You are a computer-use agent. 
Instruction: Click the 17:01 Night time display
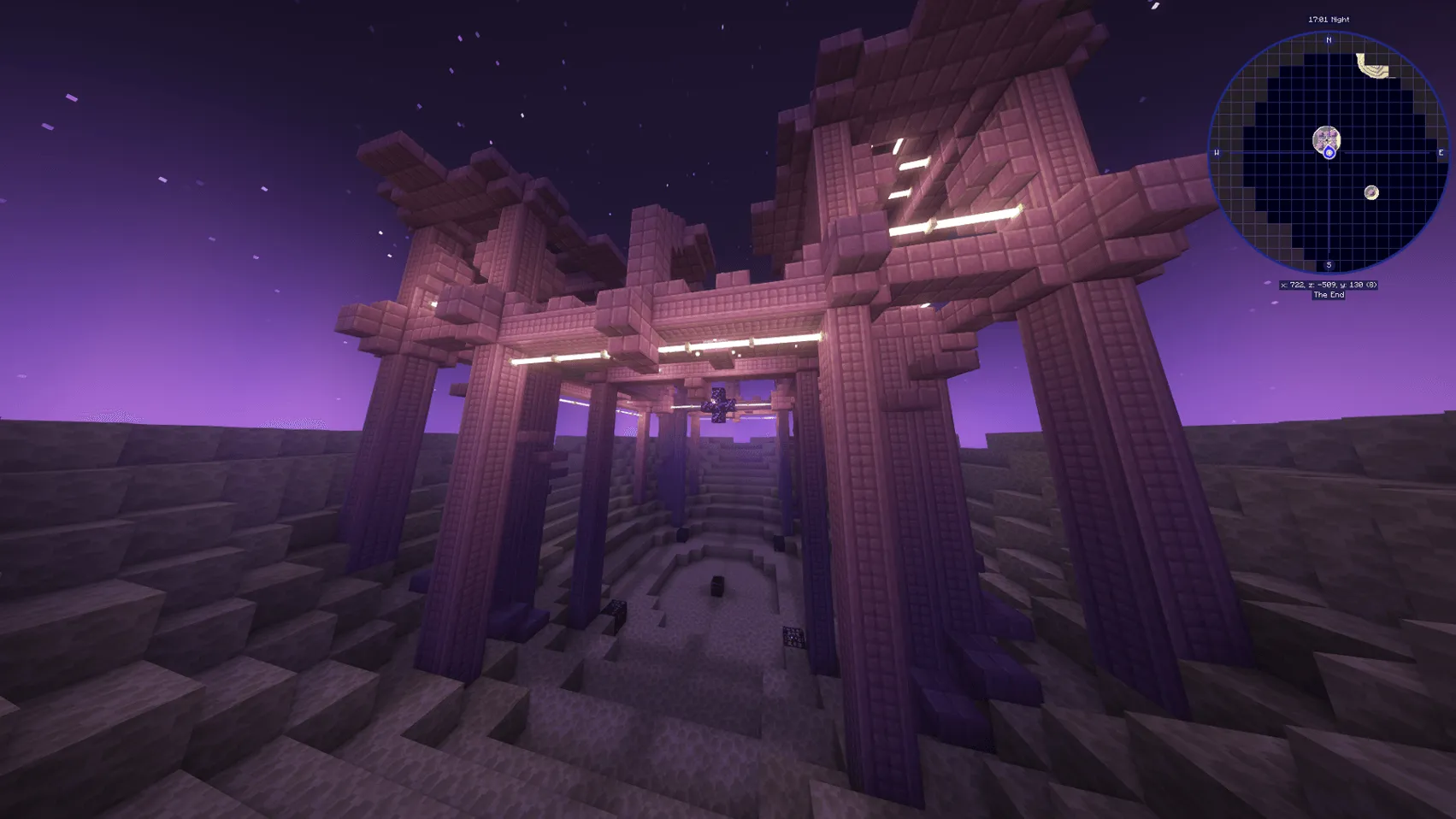coord(1328,19)
